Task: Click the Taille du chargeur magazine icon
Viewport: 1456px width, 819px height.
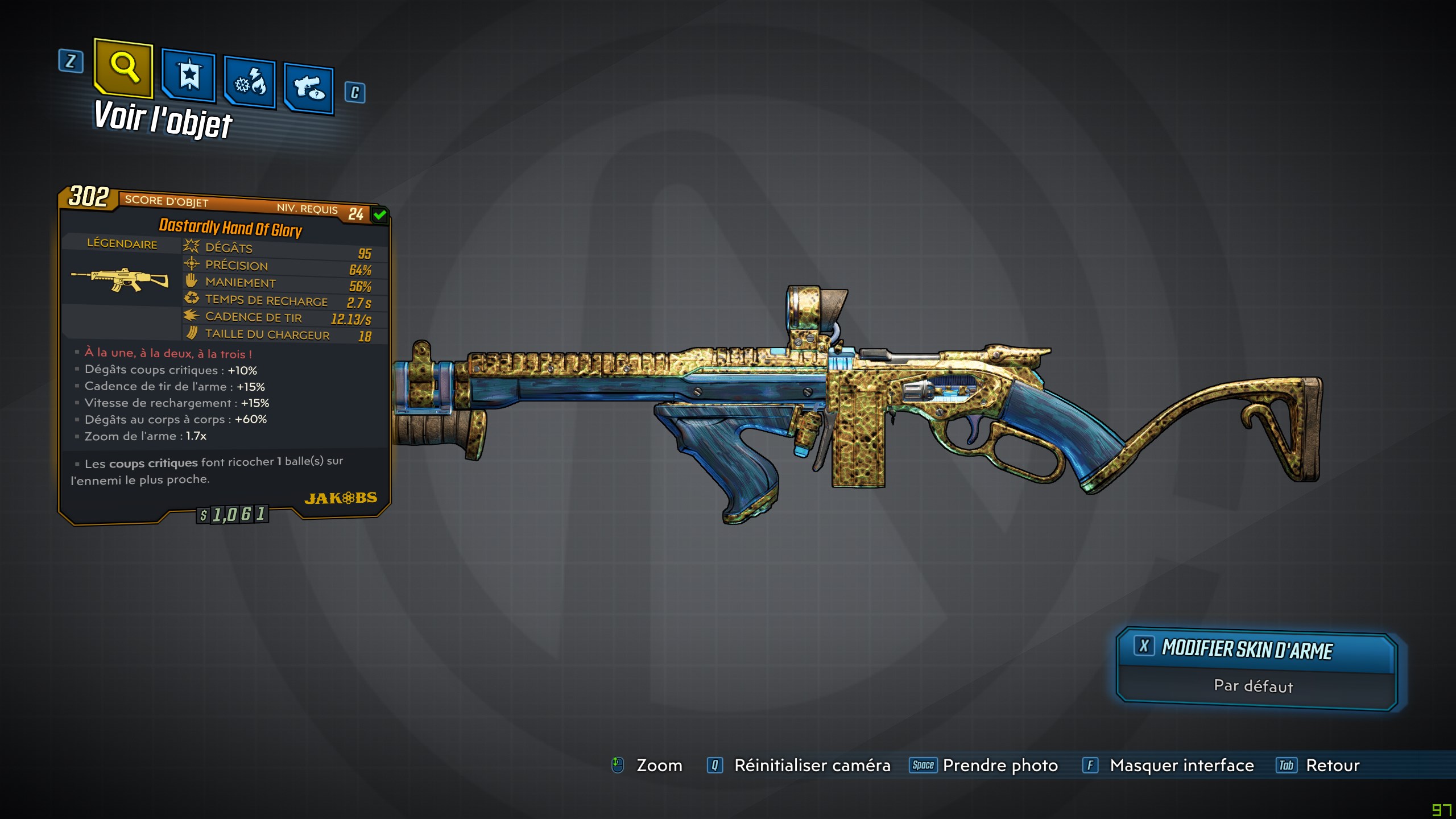Action: coord(191,333)
